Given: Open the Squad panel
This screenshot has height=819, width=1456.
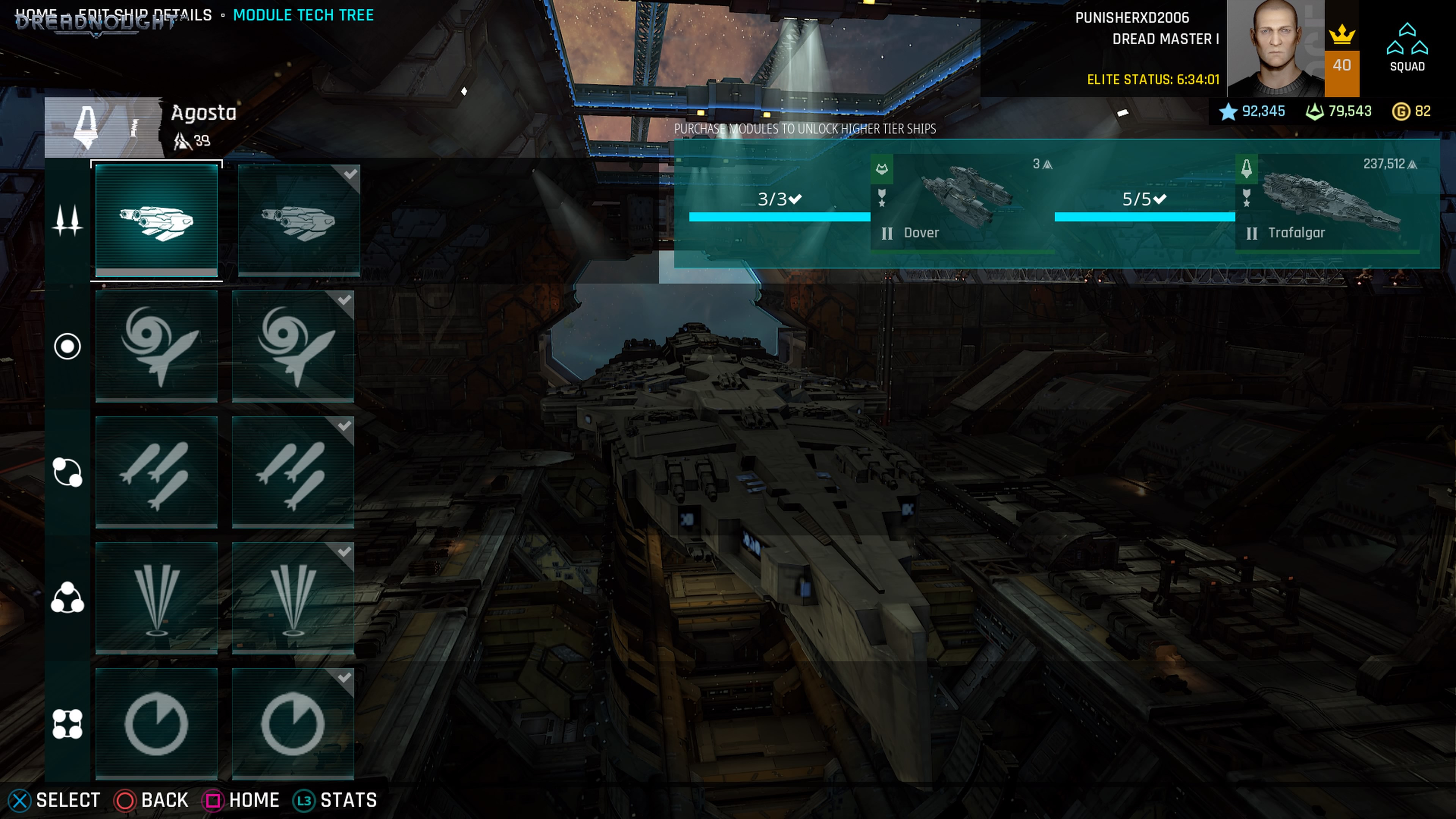Looking at the screenshot, I should [1407, 47].
